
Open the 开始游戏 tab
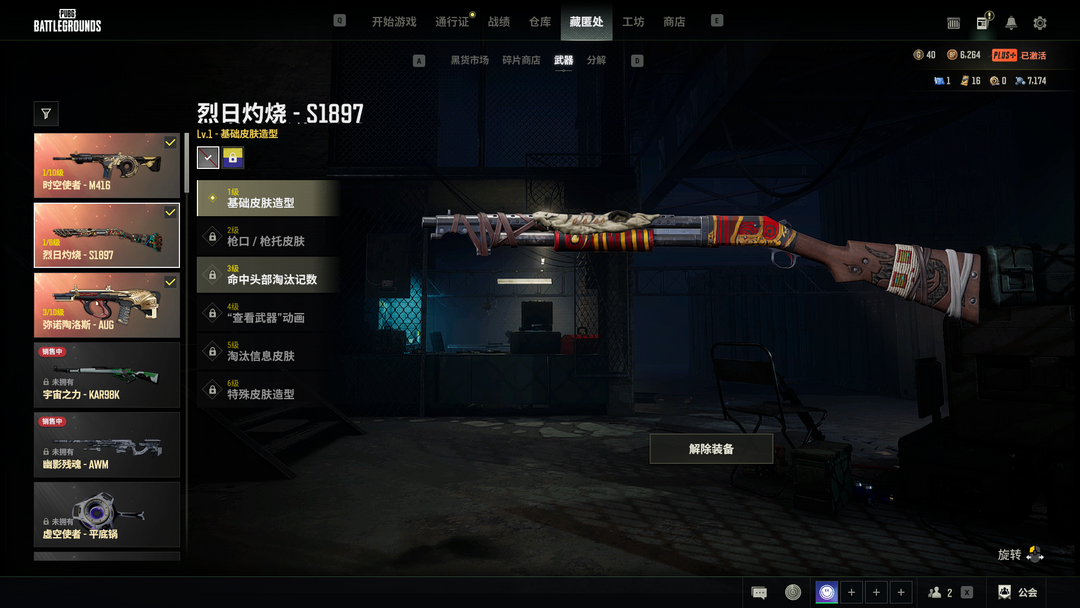coord(393,22)
